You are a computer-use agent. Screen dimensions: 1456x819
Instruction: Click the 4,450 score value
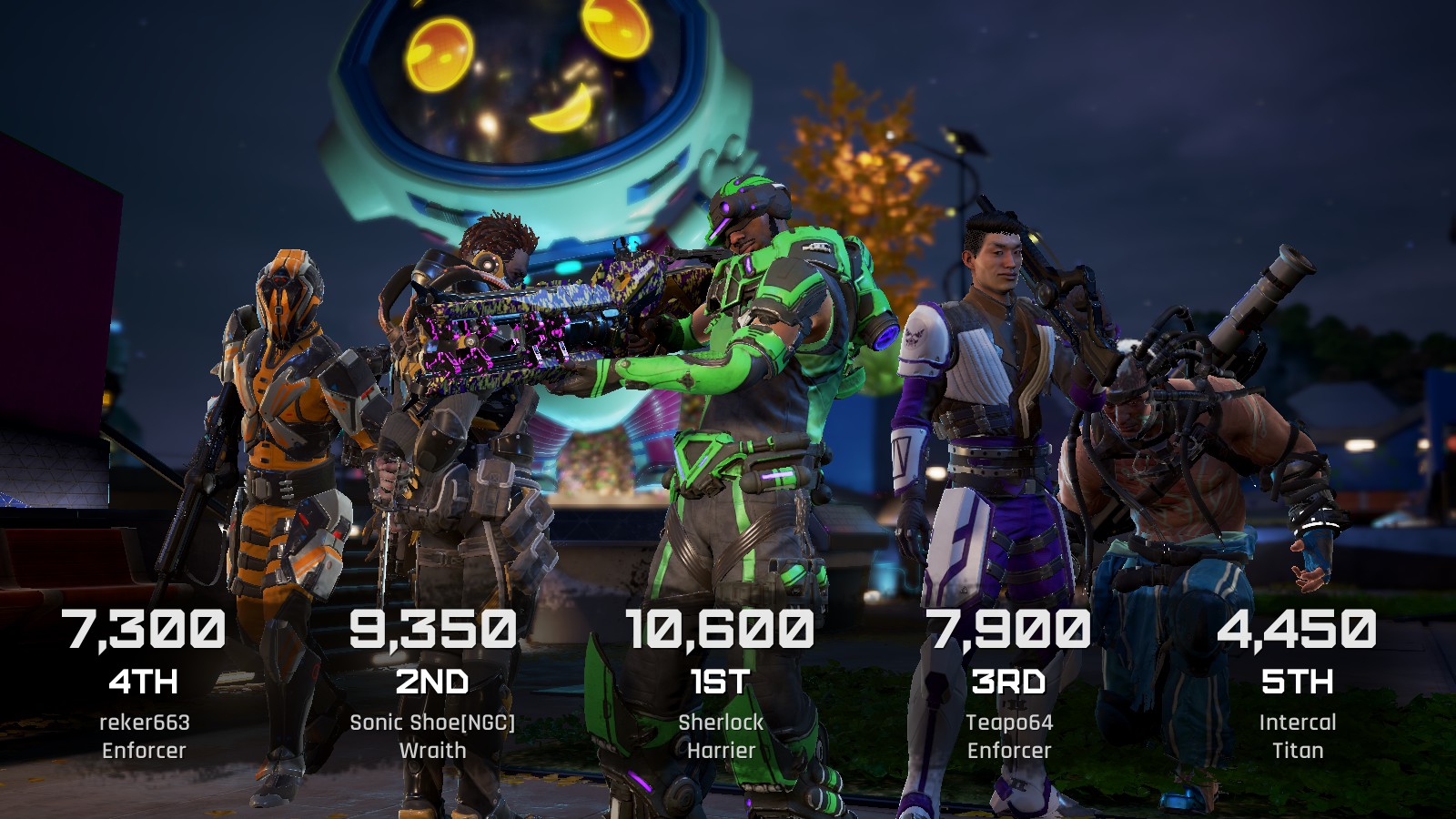coord(1298,631)
